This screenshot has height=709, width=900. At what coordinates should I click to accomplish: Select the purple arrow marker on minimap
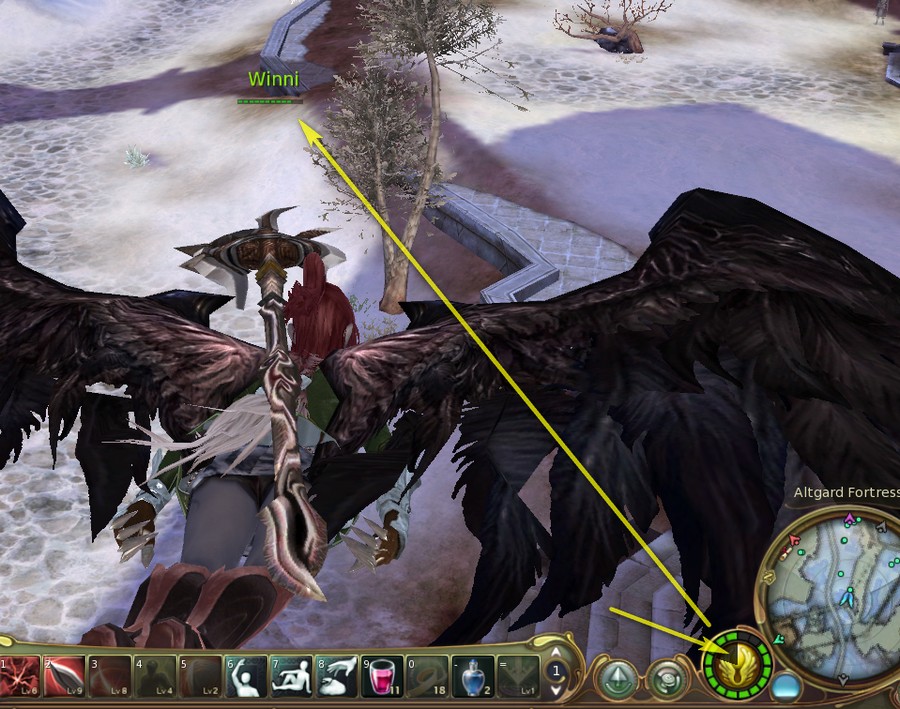click(850, 519)
